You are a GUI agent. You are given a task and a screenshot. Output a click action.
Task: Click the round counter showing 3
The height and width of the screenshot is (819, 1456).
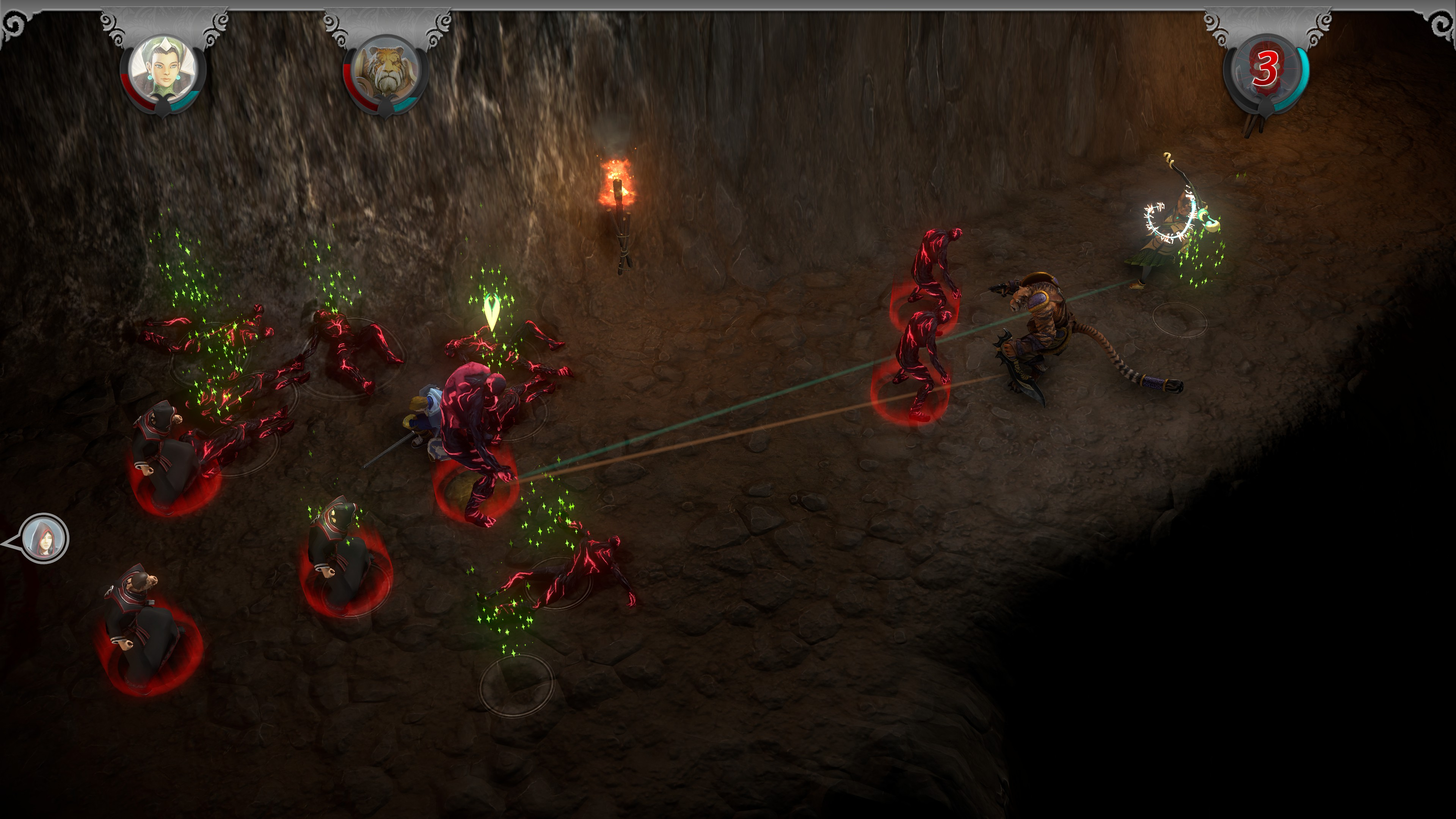click(x=1266, y=70)
